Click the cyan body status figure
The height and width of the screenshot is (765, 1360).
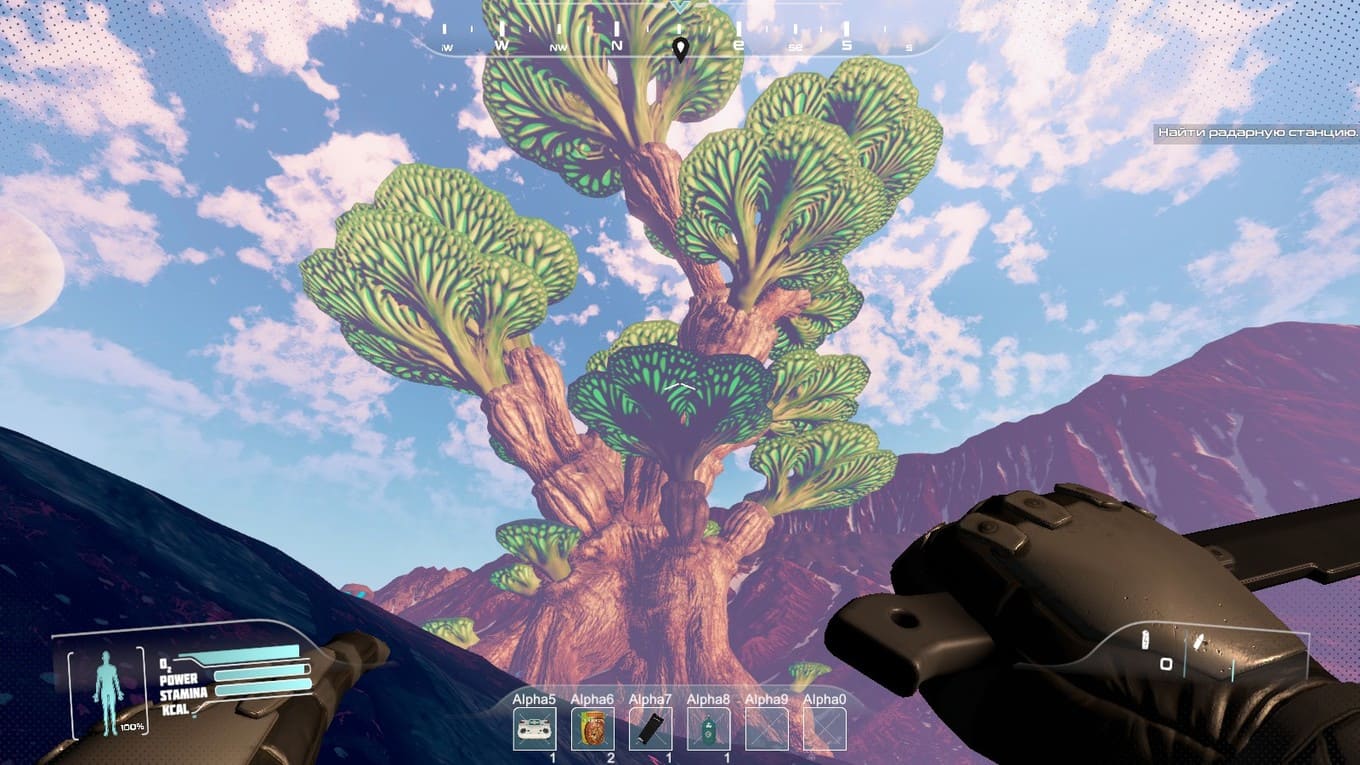tap(107, 686)
